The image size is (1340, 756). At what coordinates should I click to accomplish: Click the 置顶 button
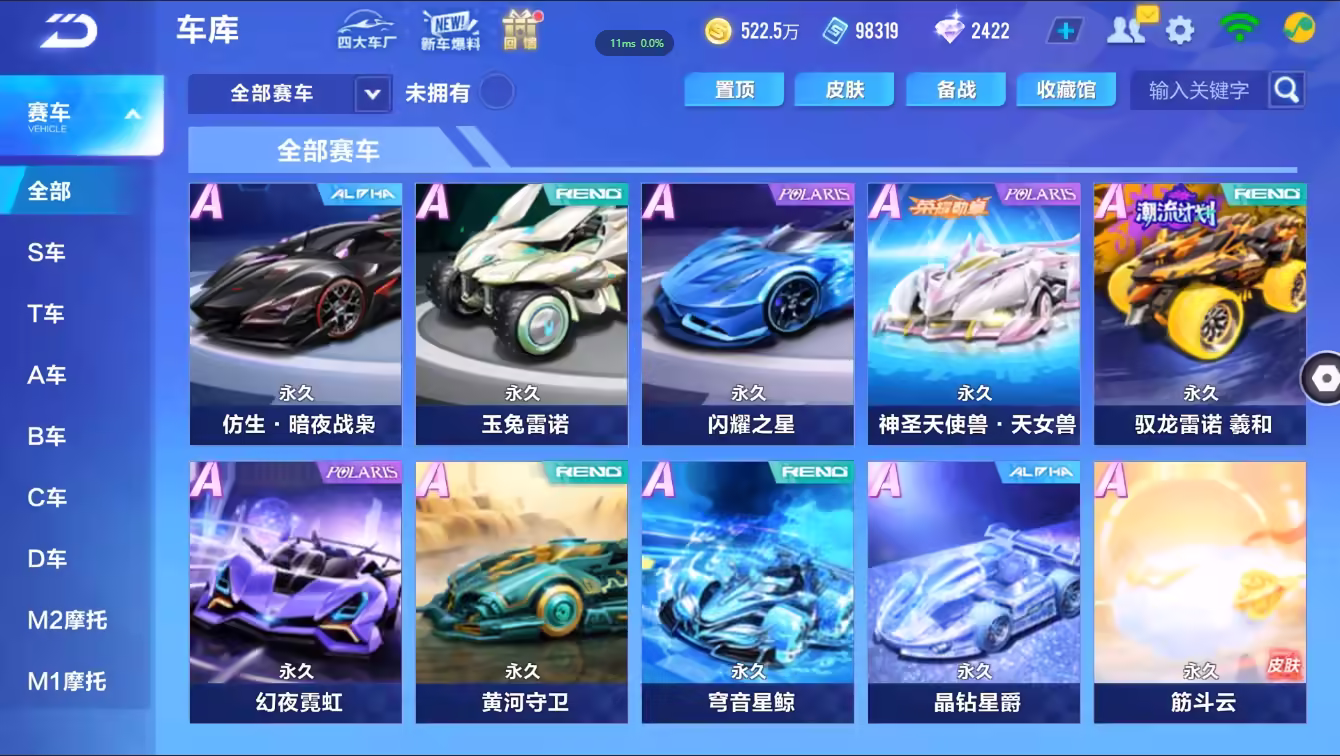(735, 90)
